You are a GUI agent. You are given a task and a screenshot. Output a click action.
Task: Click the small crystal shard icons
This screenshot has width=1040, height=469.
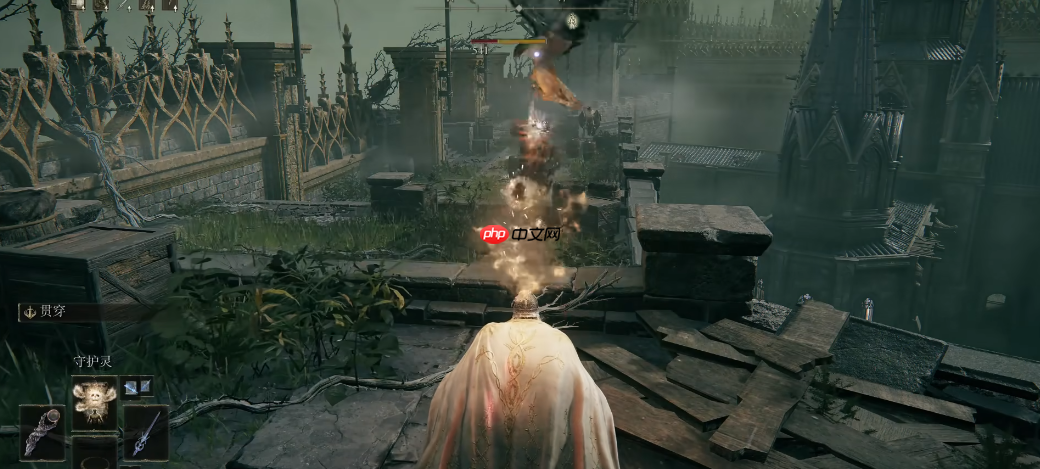[x=138, y=386]
